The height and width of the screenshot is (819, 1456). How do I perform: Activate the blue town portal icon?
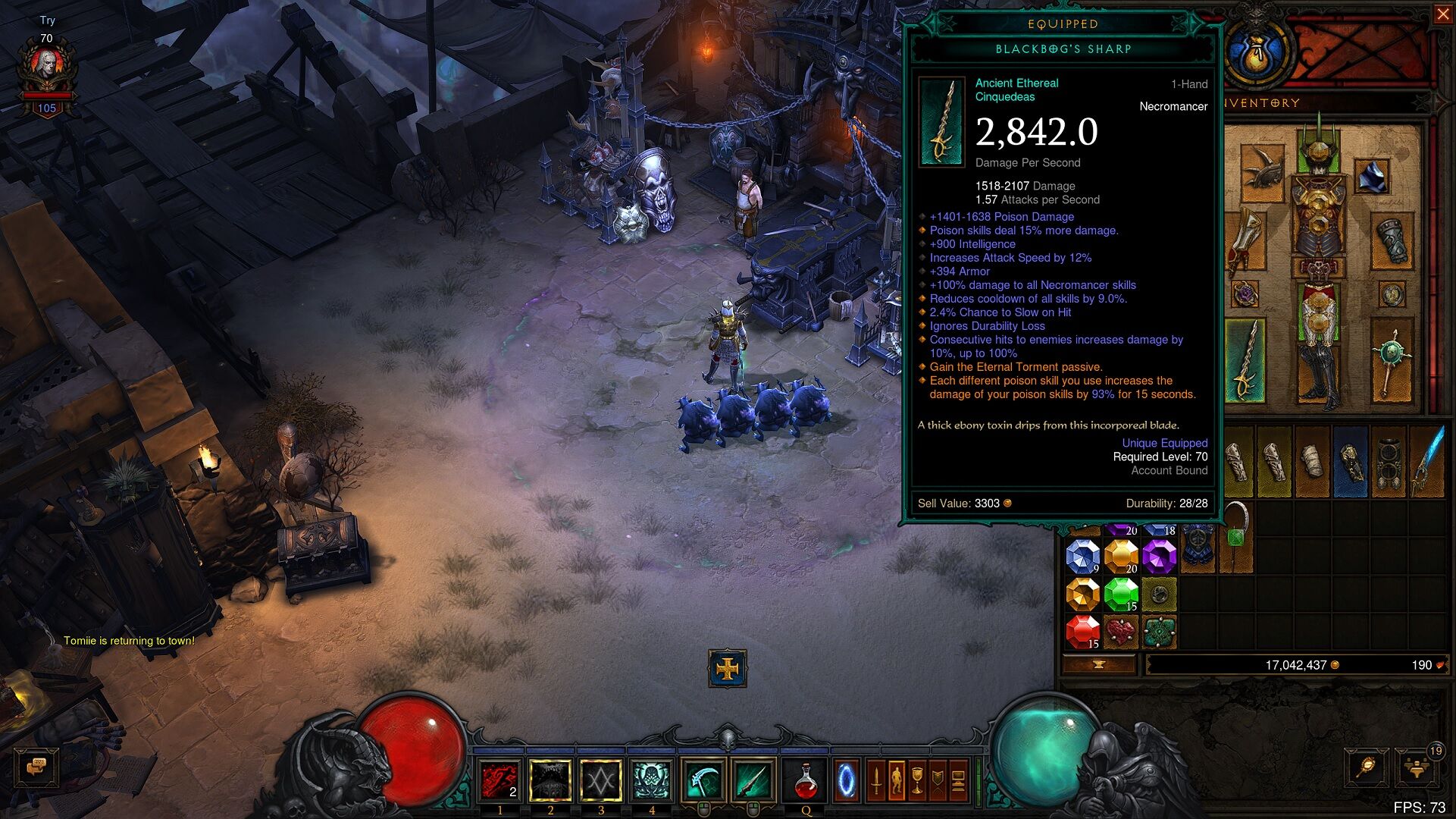coord(846,780)
